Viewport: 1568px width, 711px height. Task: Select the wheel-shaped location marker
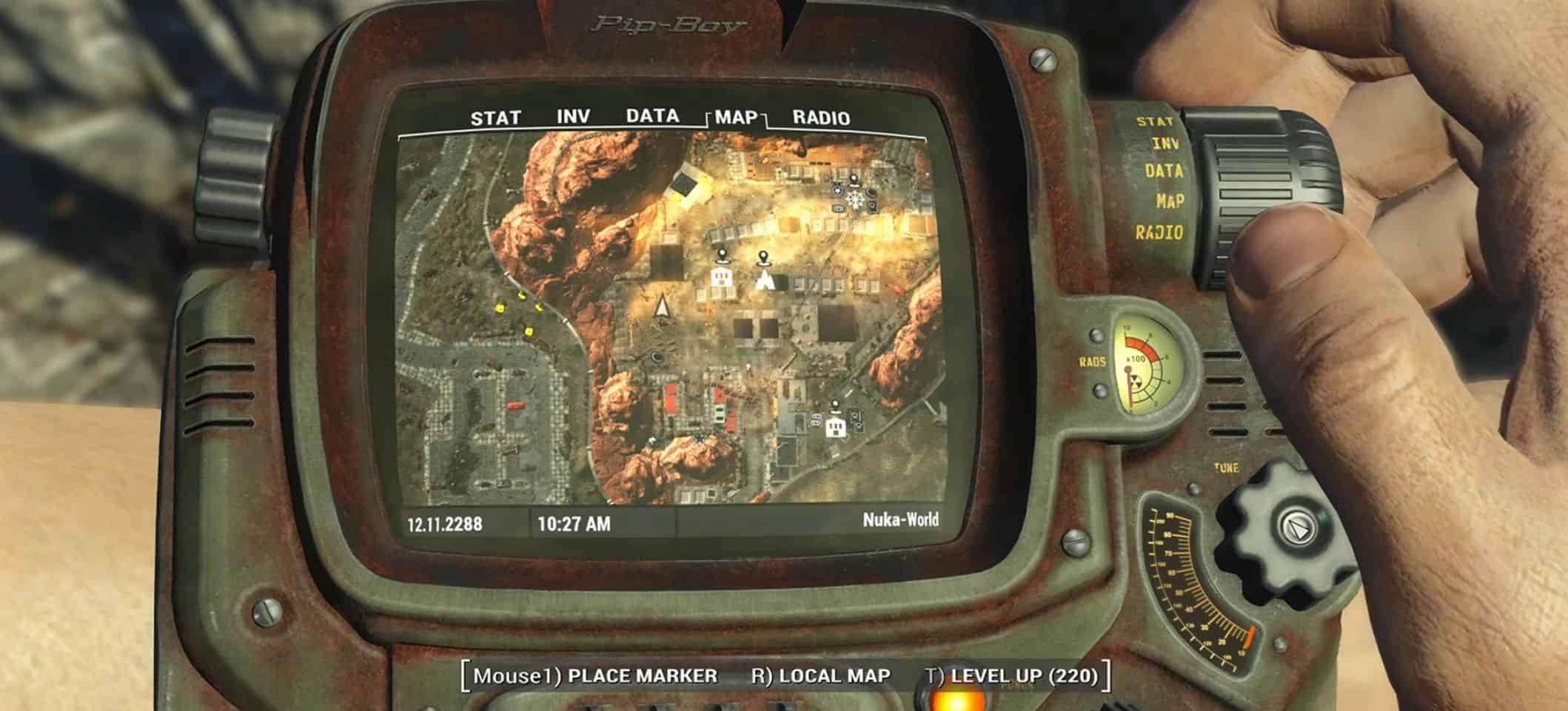[856, 199]
